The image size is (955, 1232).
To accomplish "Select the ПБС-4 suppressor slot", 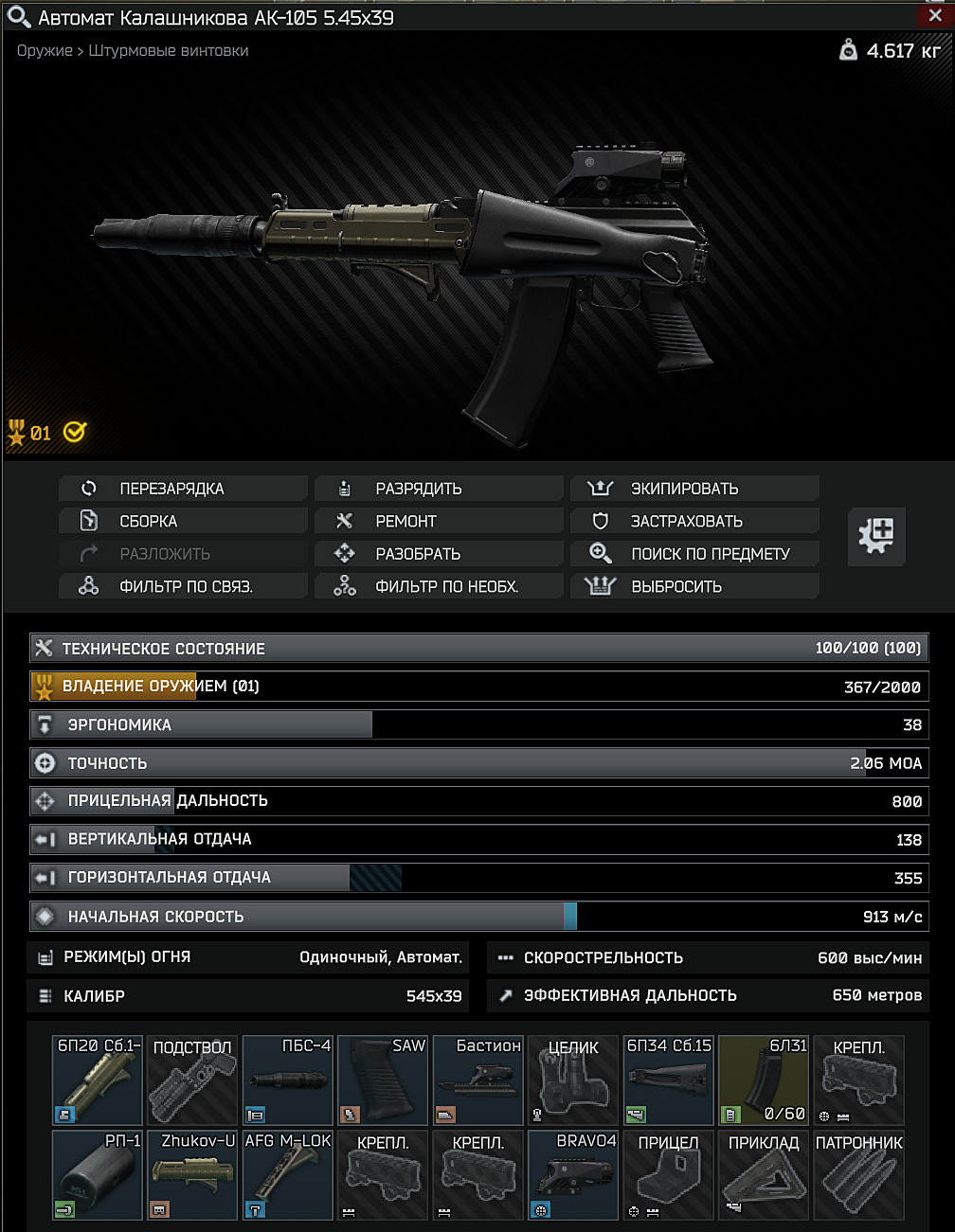I will coord(287,1080).
